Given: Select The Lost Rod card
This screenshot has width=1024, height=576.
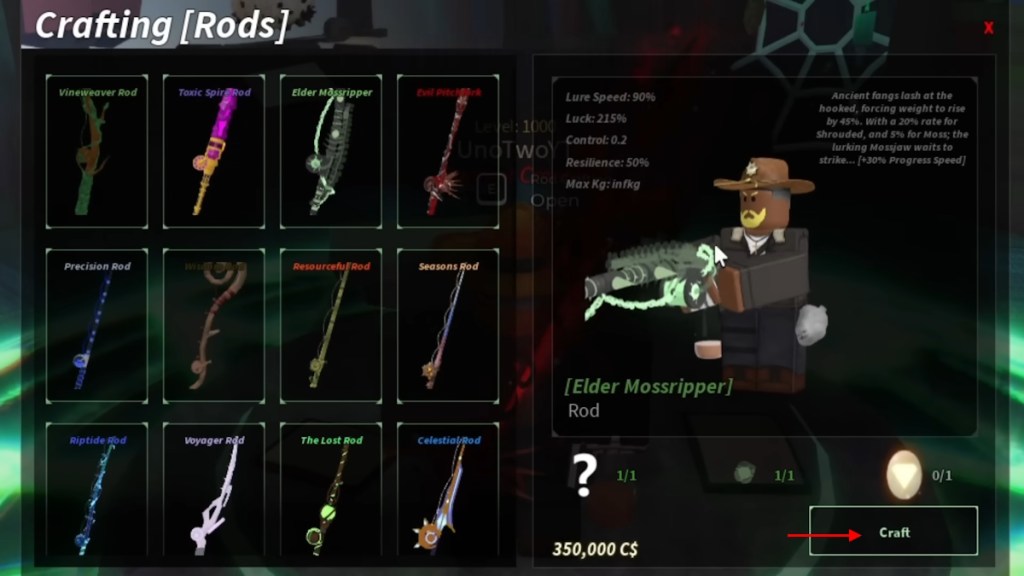Looking at the screenshot, I should click(x=331, y=490).
